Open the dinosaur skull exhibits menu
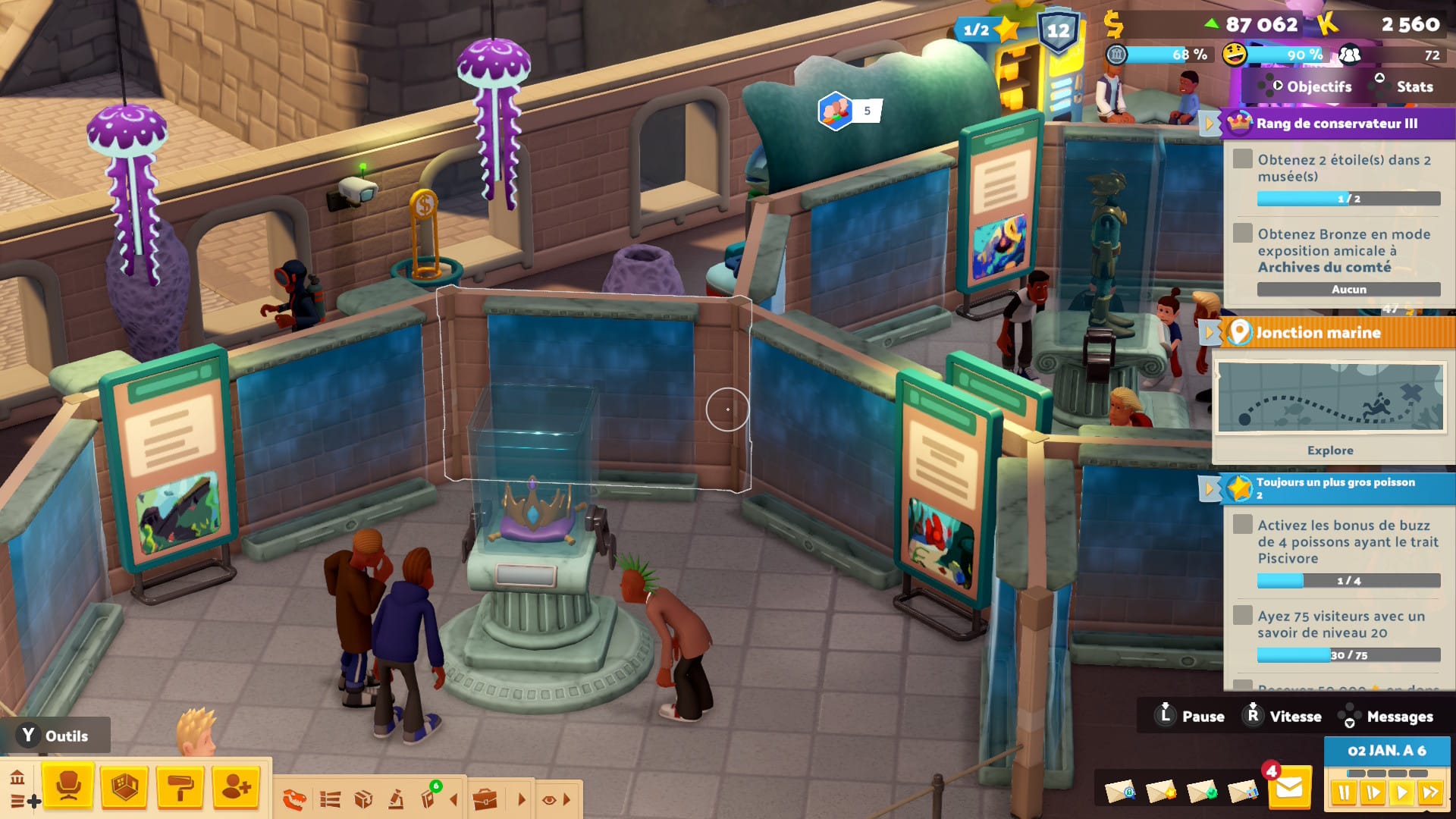The width and height of the screenshot is (1456, 819). click(293, 799)
